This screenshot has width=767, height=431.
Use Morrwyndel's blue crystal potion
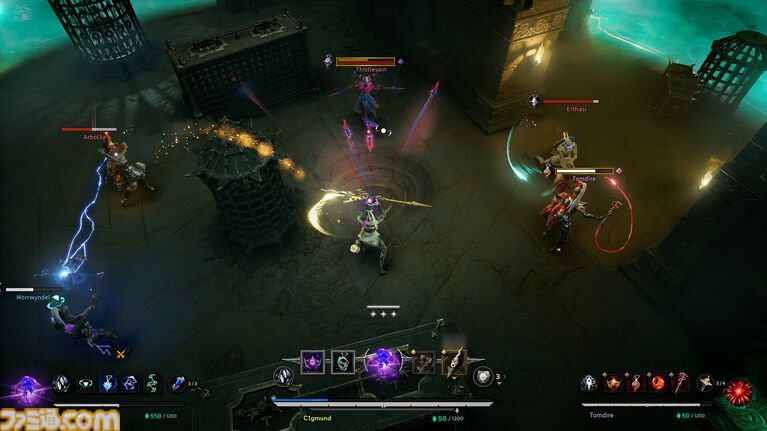177,384
